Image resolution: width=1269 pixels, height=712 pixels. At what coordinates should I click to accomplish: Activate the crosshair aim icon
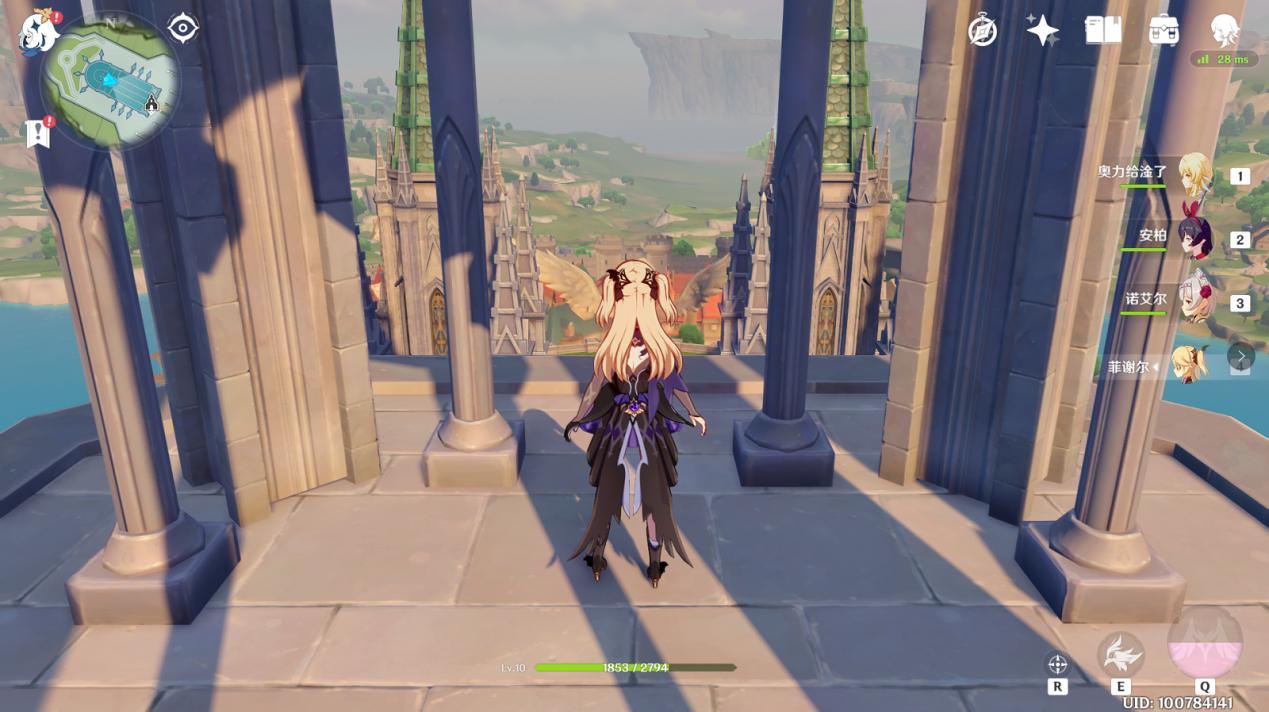click(1057, 664)
